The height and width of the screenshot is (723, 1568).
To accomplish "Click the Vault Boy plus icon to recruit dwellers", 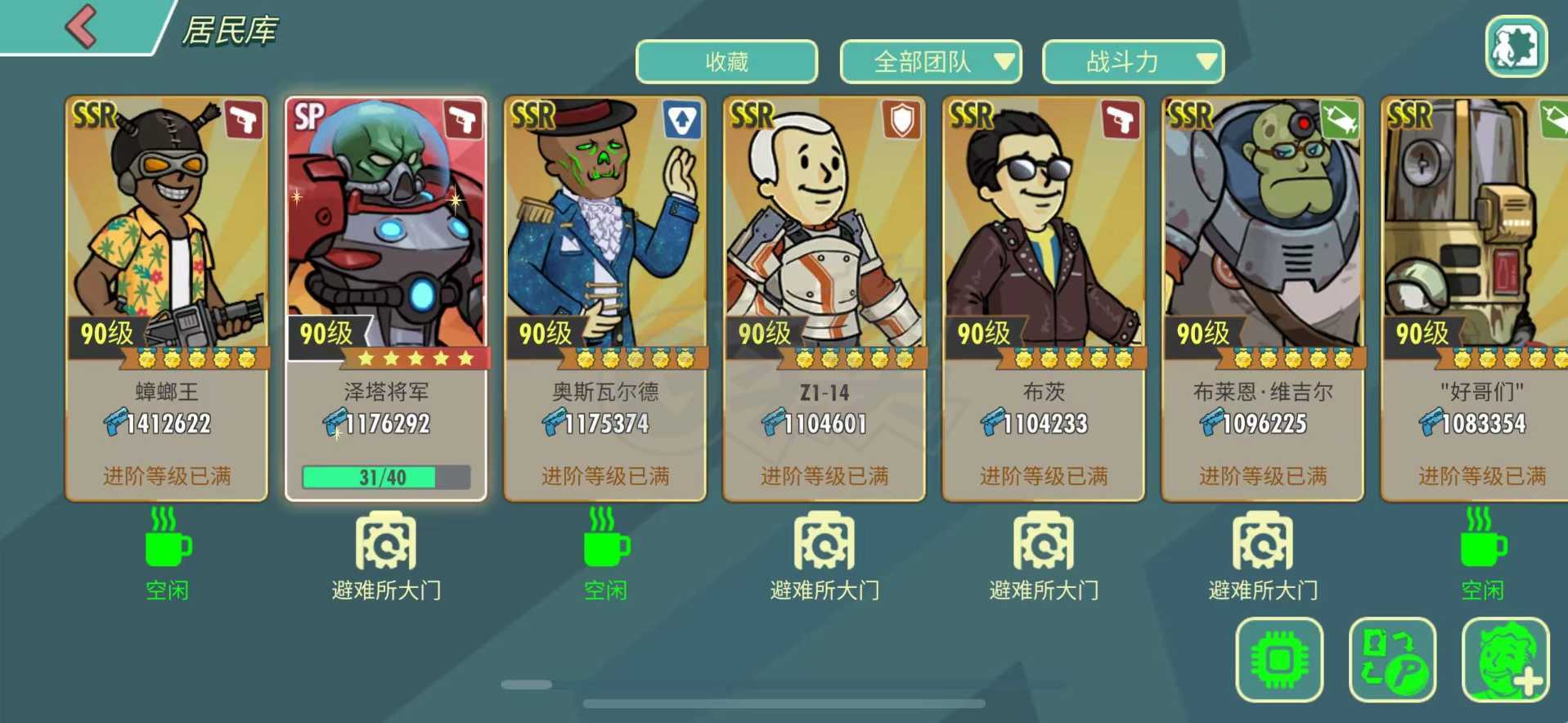I will (1505, 658).
